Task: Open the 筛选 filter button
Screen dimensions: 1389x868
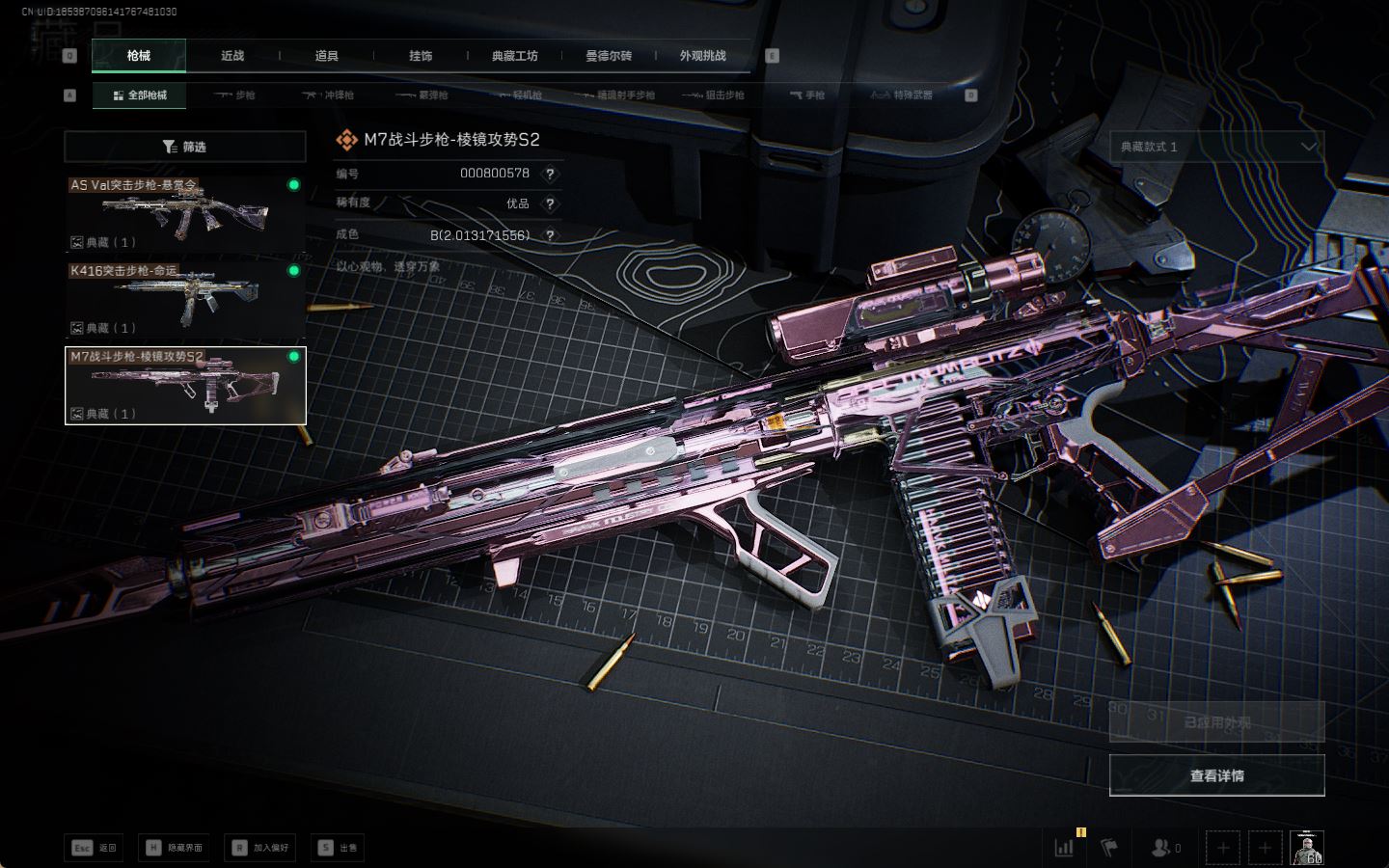Action: coord(184,147)
